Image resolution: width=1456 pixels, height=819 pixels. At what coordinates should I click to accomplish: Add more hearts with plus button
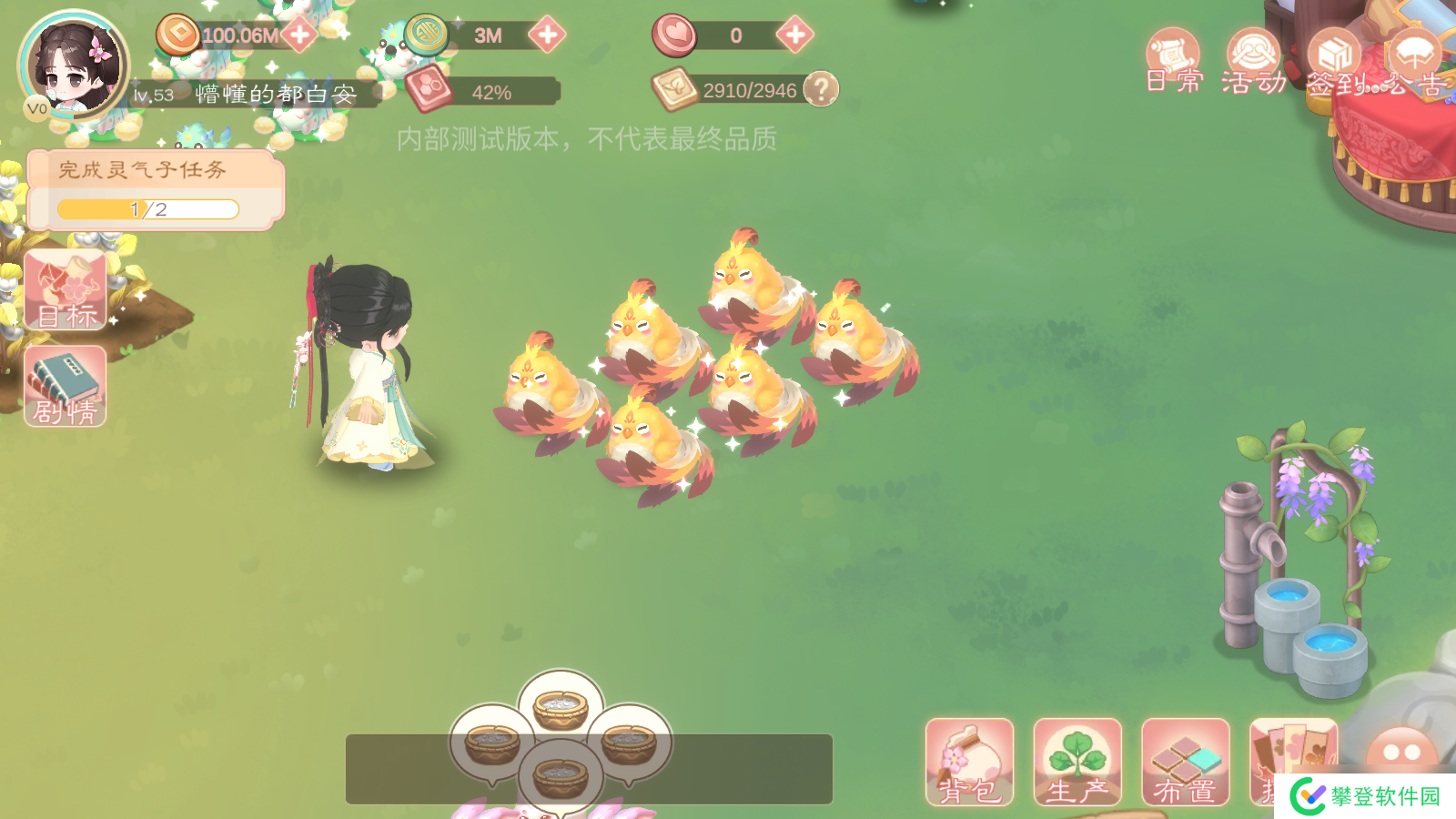coord(794,35)
